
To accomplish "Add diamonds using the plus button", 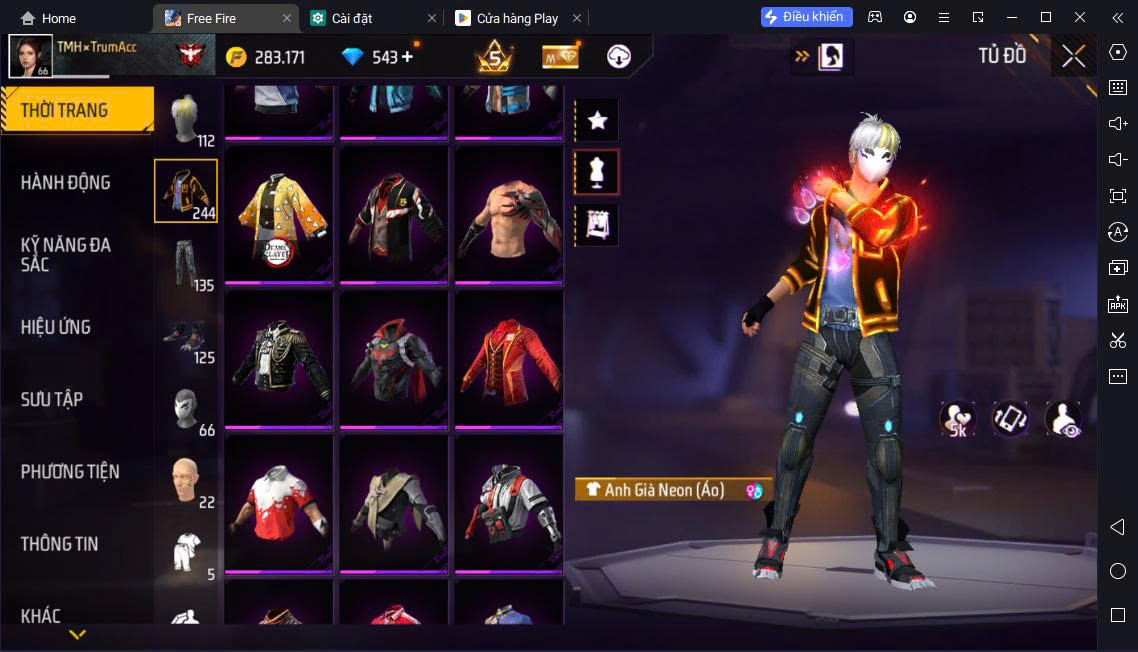I will click(407, 57).
